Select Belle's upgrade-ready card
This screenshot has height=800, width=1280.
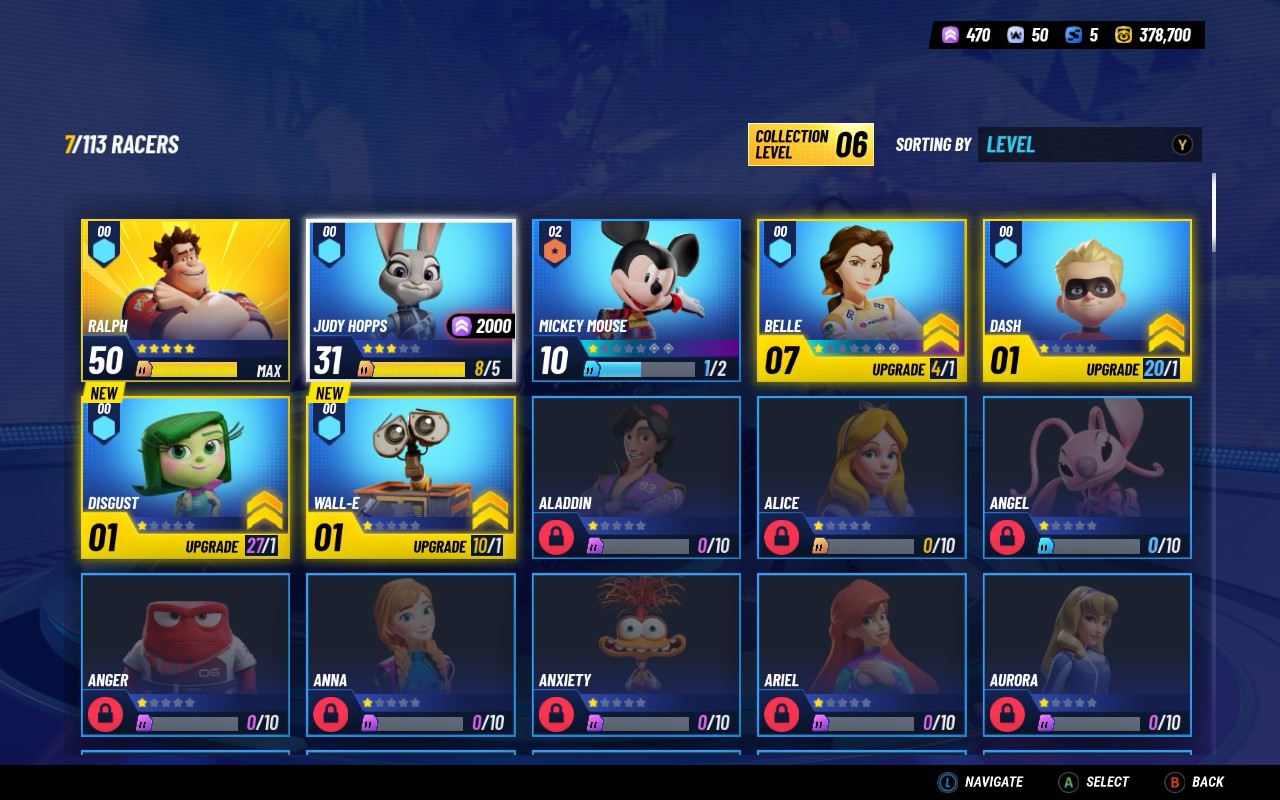(861, 300)
